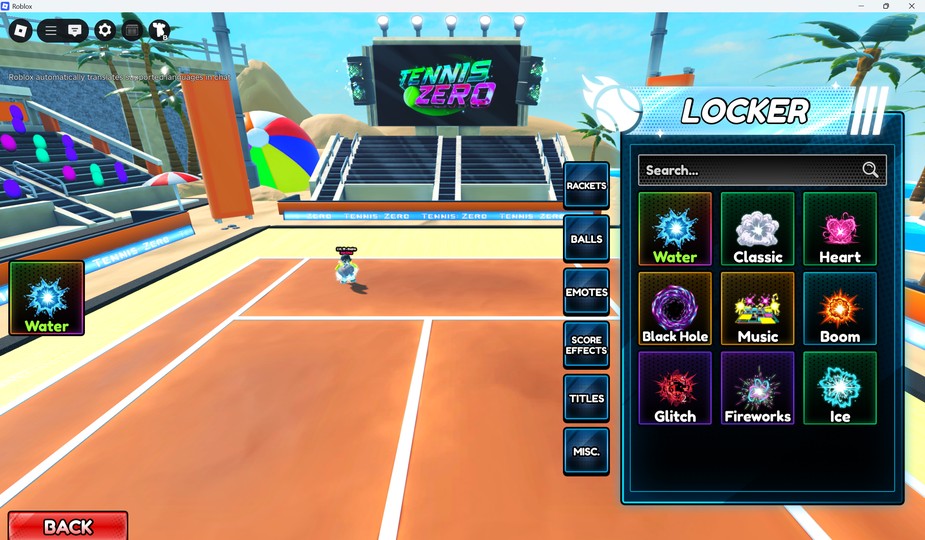Image resolution: width=925 pixels, height=540 pixels.
Task: Select the Score Effects category
Action: 586,345
